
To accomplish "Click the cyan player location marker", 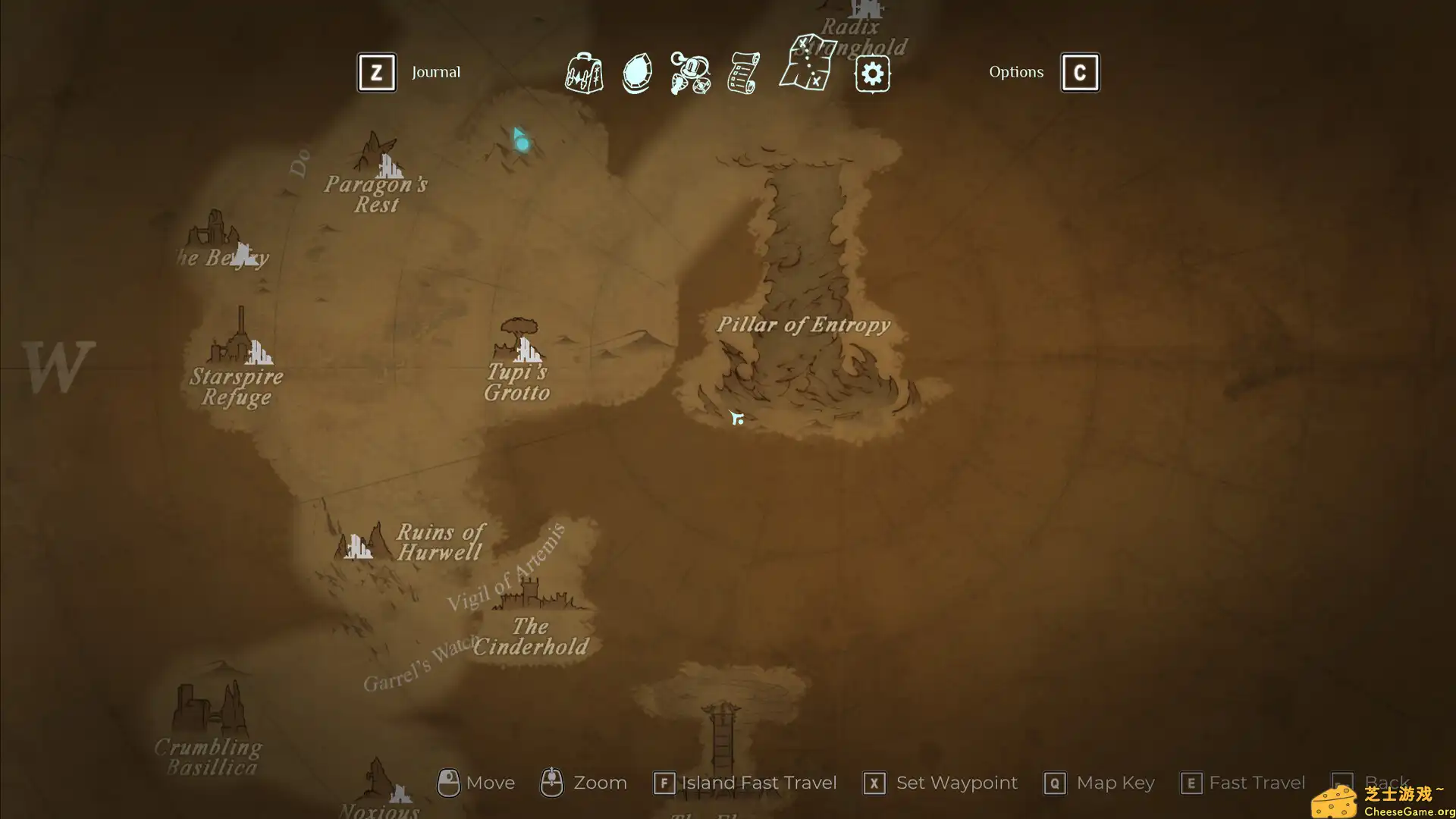I will coord(521,140).
